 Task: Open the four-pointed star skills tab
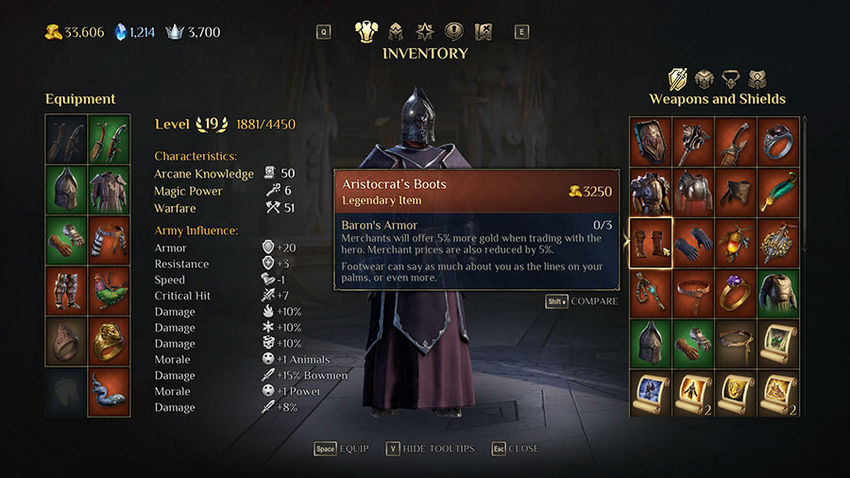coord(424,31)
